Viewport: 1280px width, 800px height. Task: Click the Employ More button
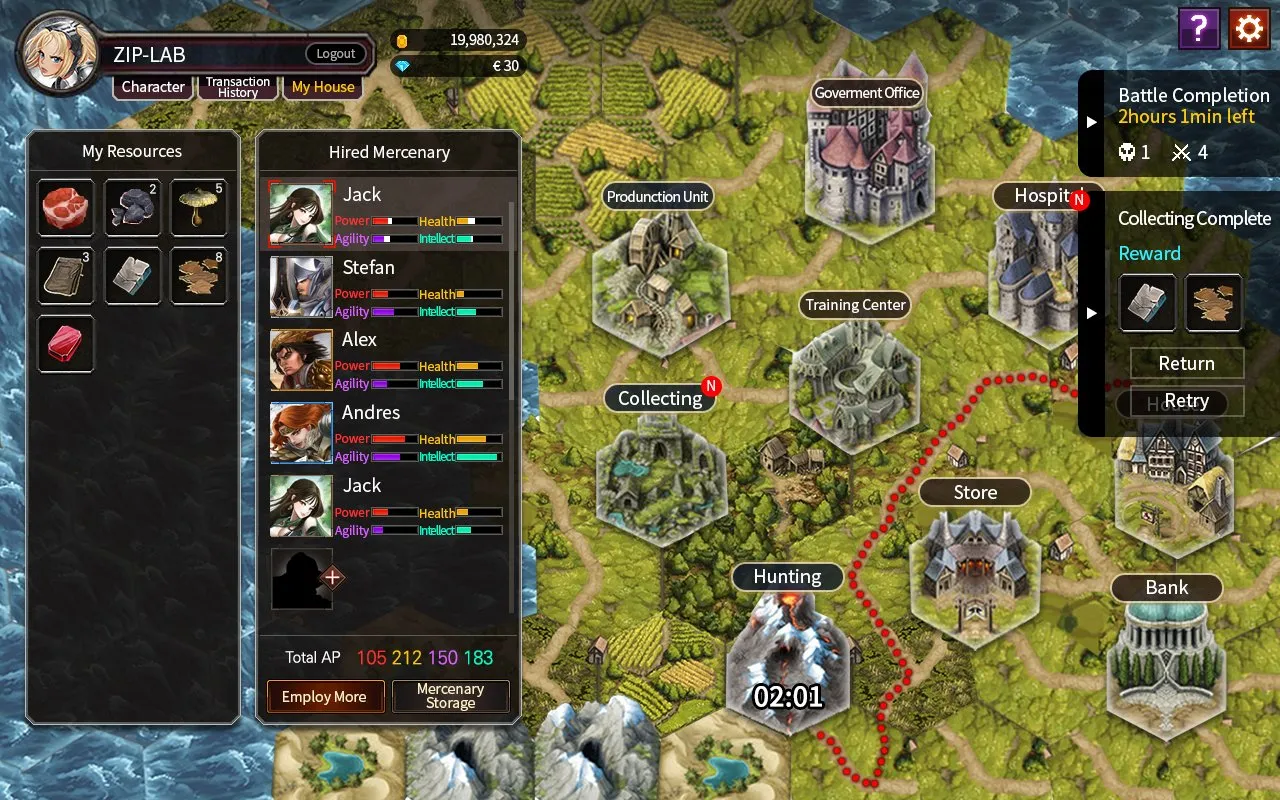tap(324, 697)
